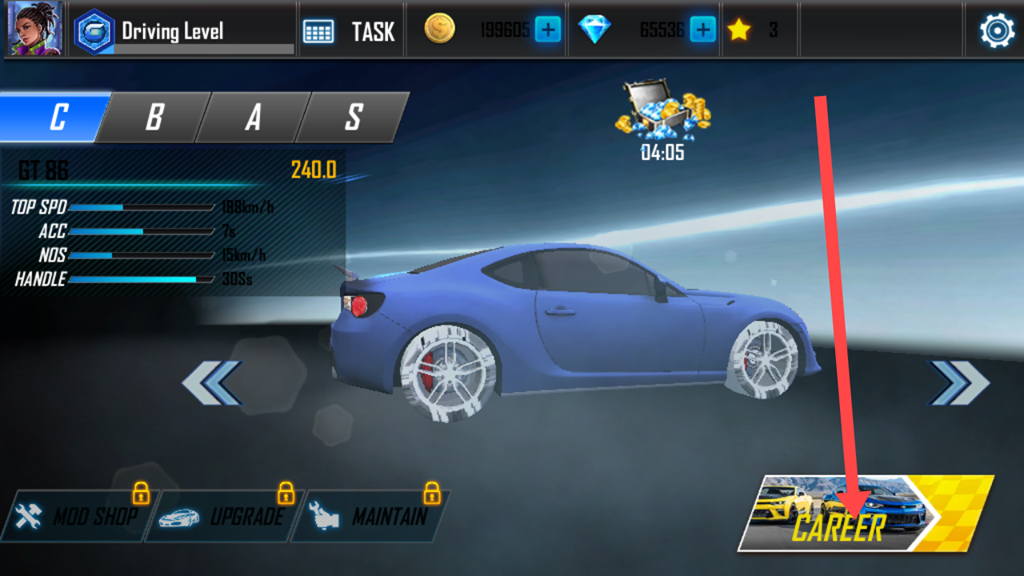This screenshot has width=1024, height=576.
Task: Switch to the B class tab
Action: (x=154, y=117)
